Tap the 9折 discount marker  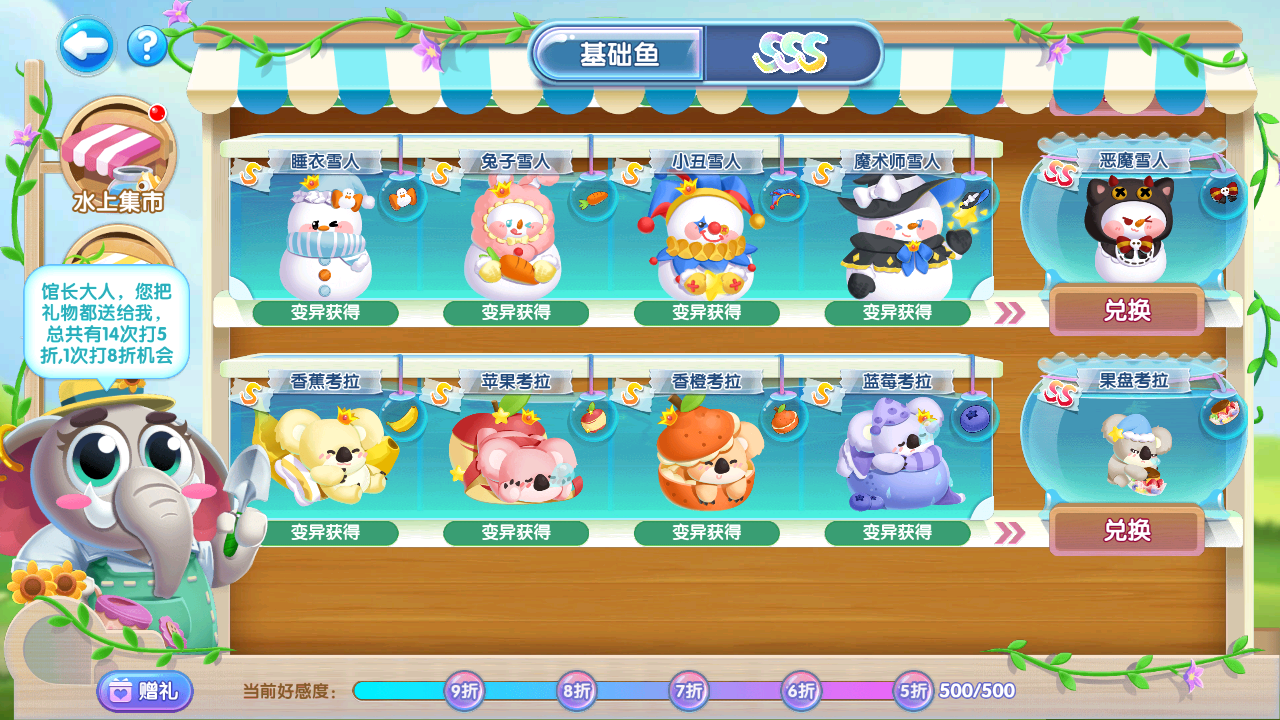coord(463,690)
